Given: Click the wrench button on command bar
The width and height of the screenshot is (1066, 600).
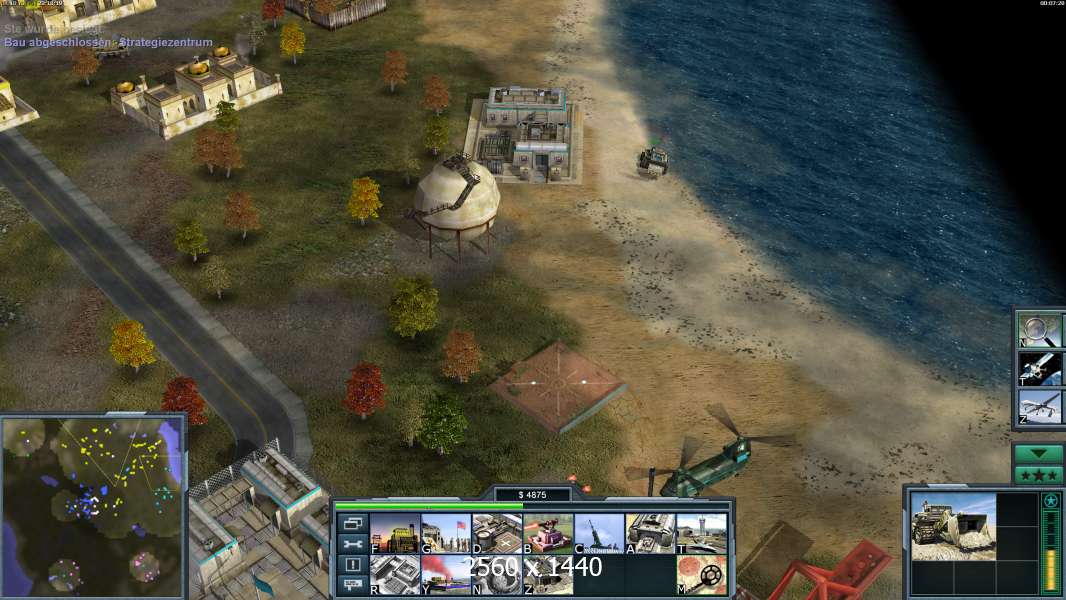Looking at the screenshot, I should [x=352, y=544].
